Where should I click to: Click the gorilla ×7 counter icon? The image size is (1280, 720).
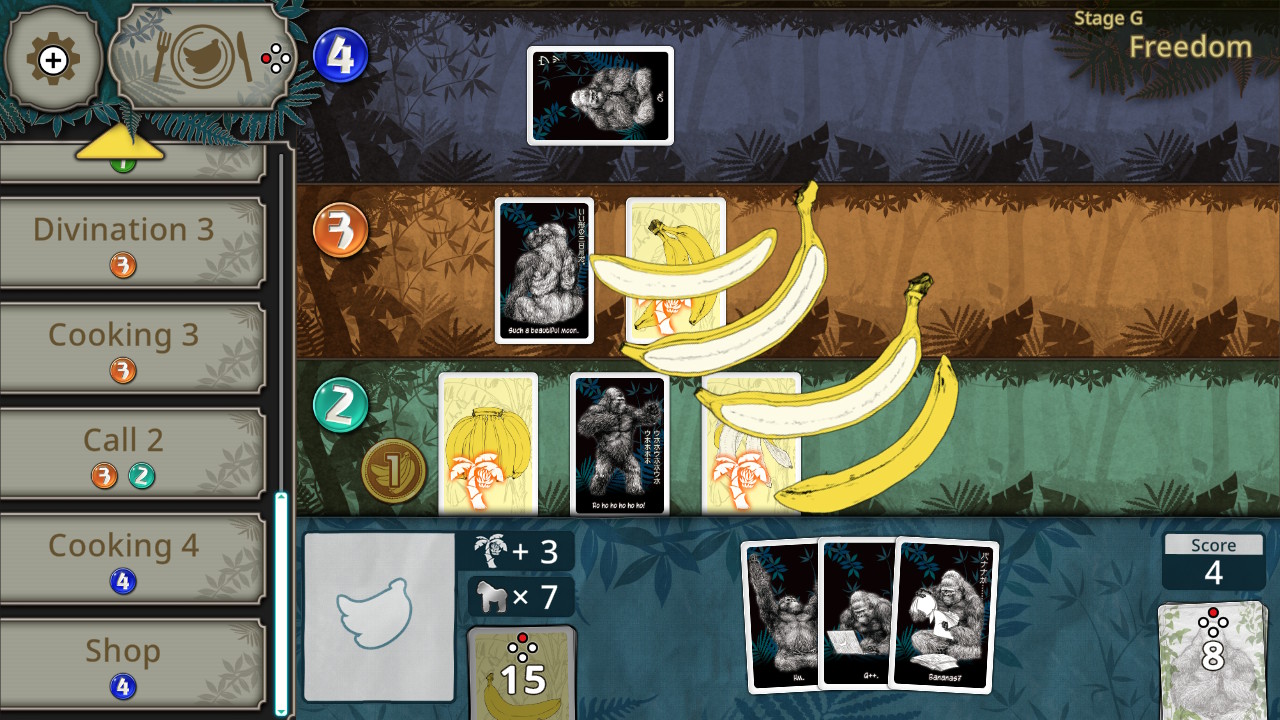click(521, 596)
